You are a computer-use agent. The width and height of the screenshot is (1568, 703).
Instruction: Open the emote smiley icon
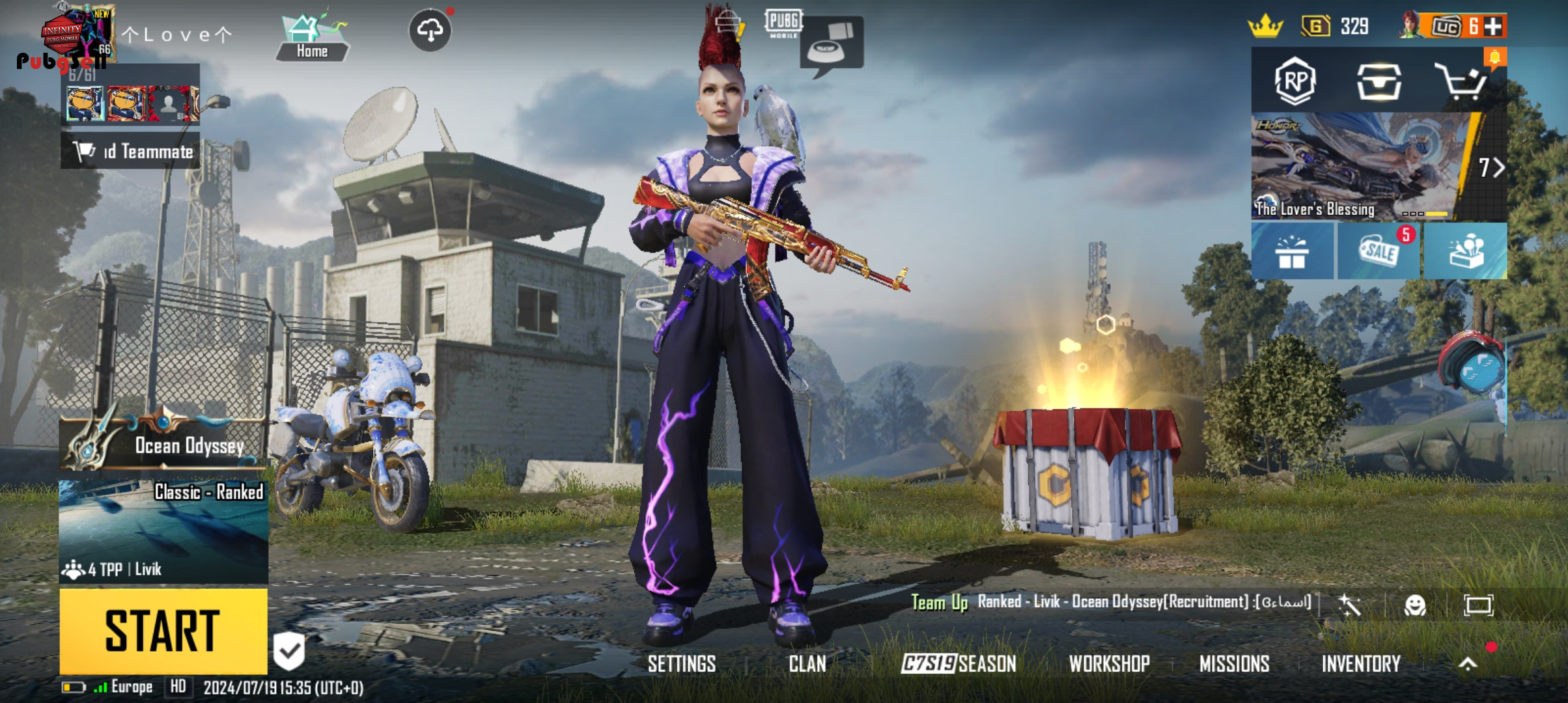pos(1414,605)
